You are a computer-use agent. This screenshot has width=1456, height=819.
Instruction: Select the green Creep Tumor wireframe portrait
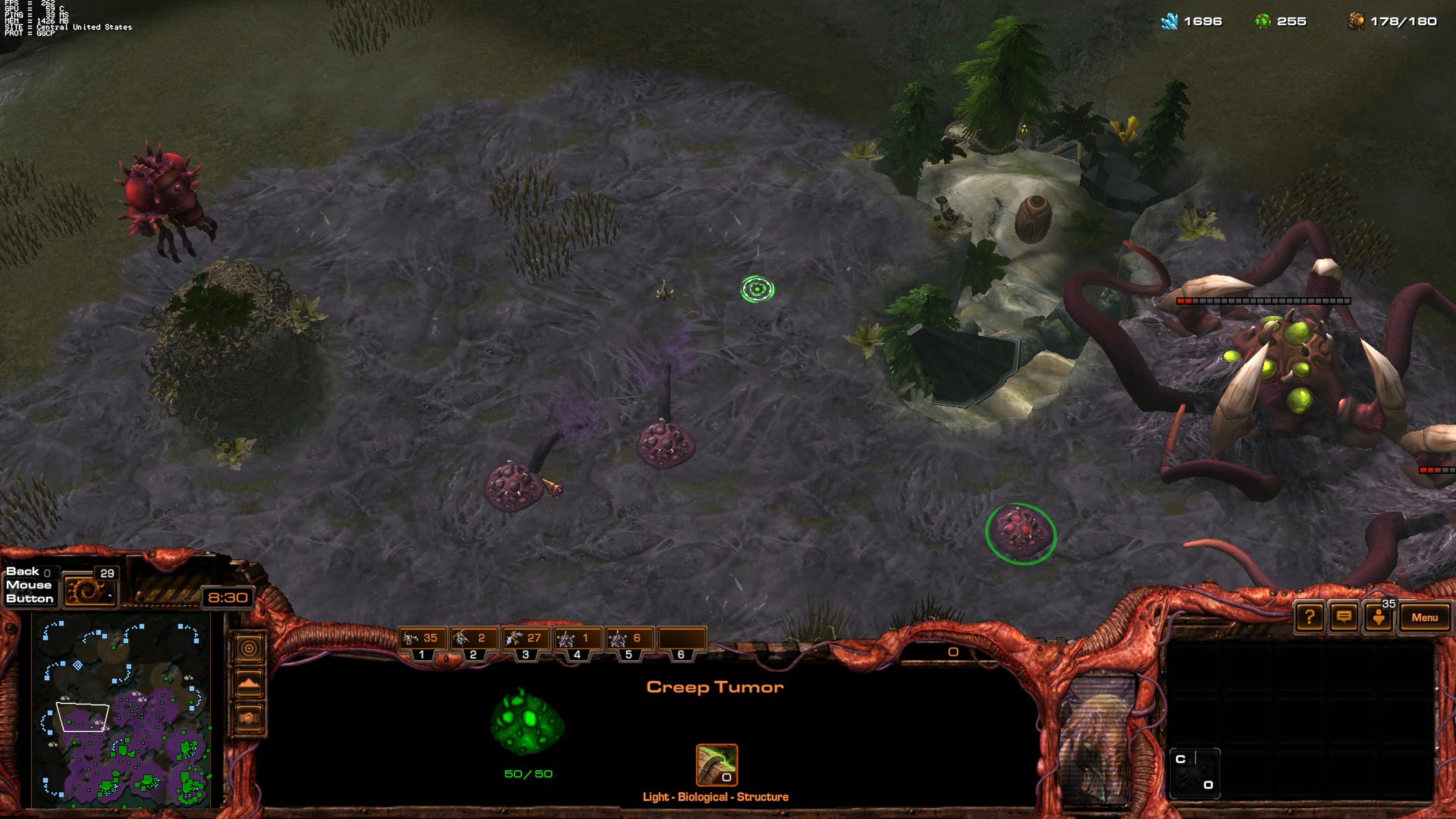(x=527, y=726)
